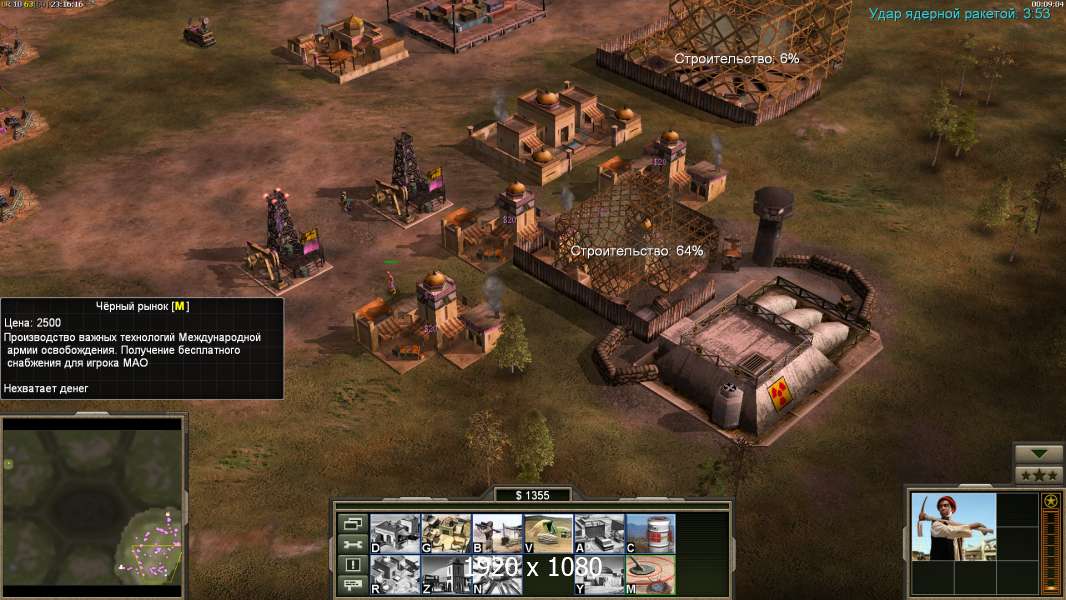This screenshot has width=1066, height=600.
Task: Click the gold star rank icon
Action: 1051,501
